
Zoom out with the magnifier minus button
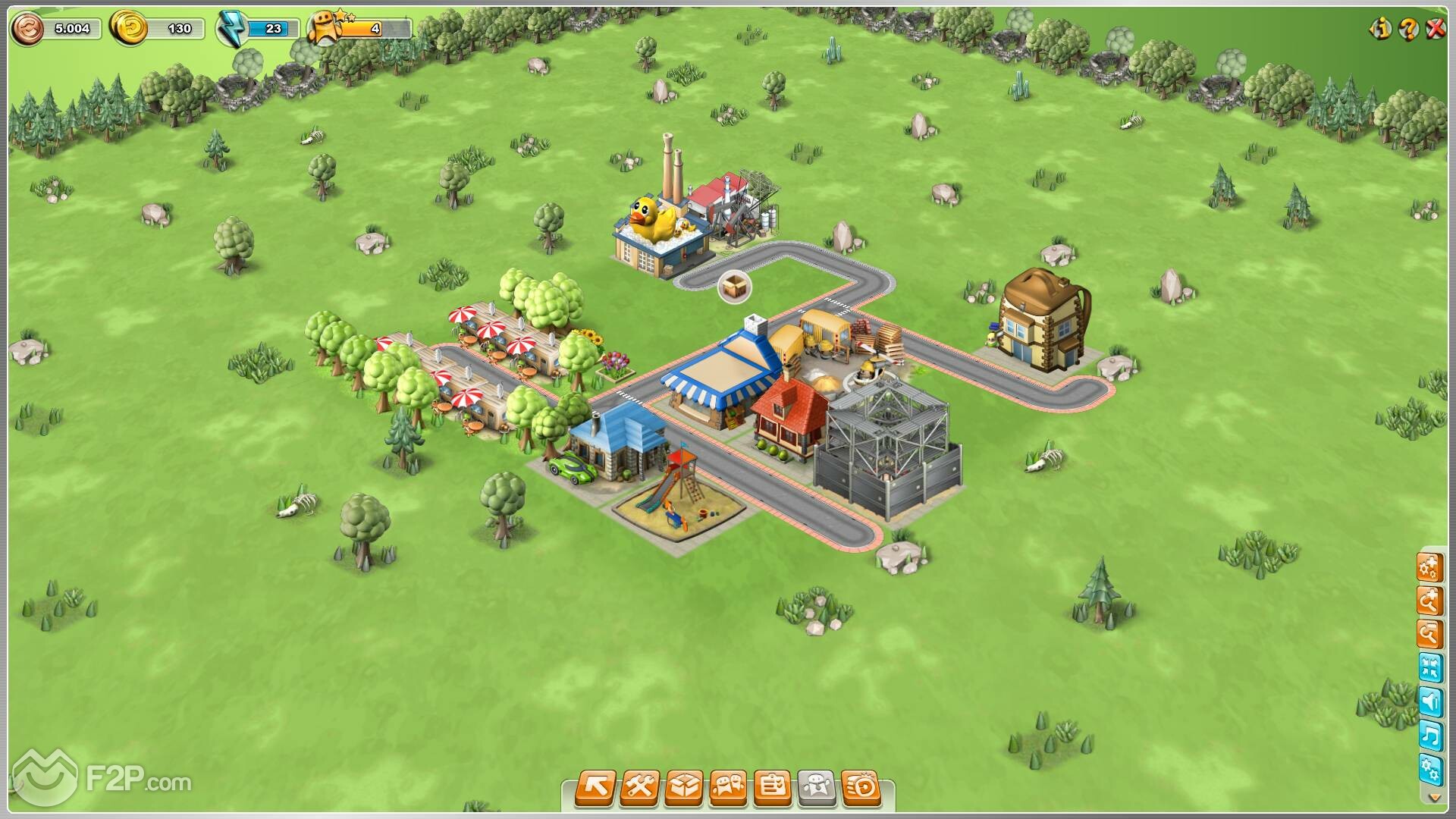pos(1429,635)
